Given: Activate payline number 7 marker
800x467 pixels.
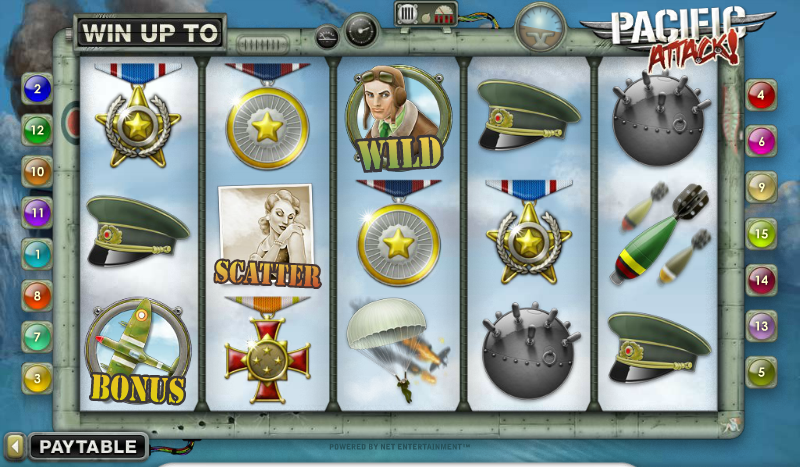Looking at the screenshot, I should pyautogui.click(x=37, y=336).
